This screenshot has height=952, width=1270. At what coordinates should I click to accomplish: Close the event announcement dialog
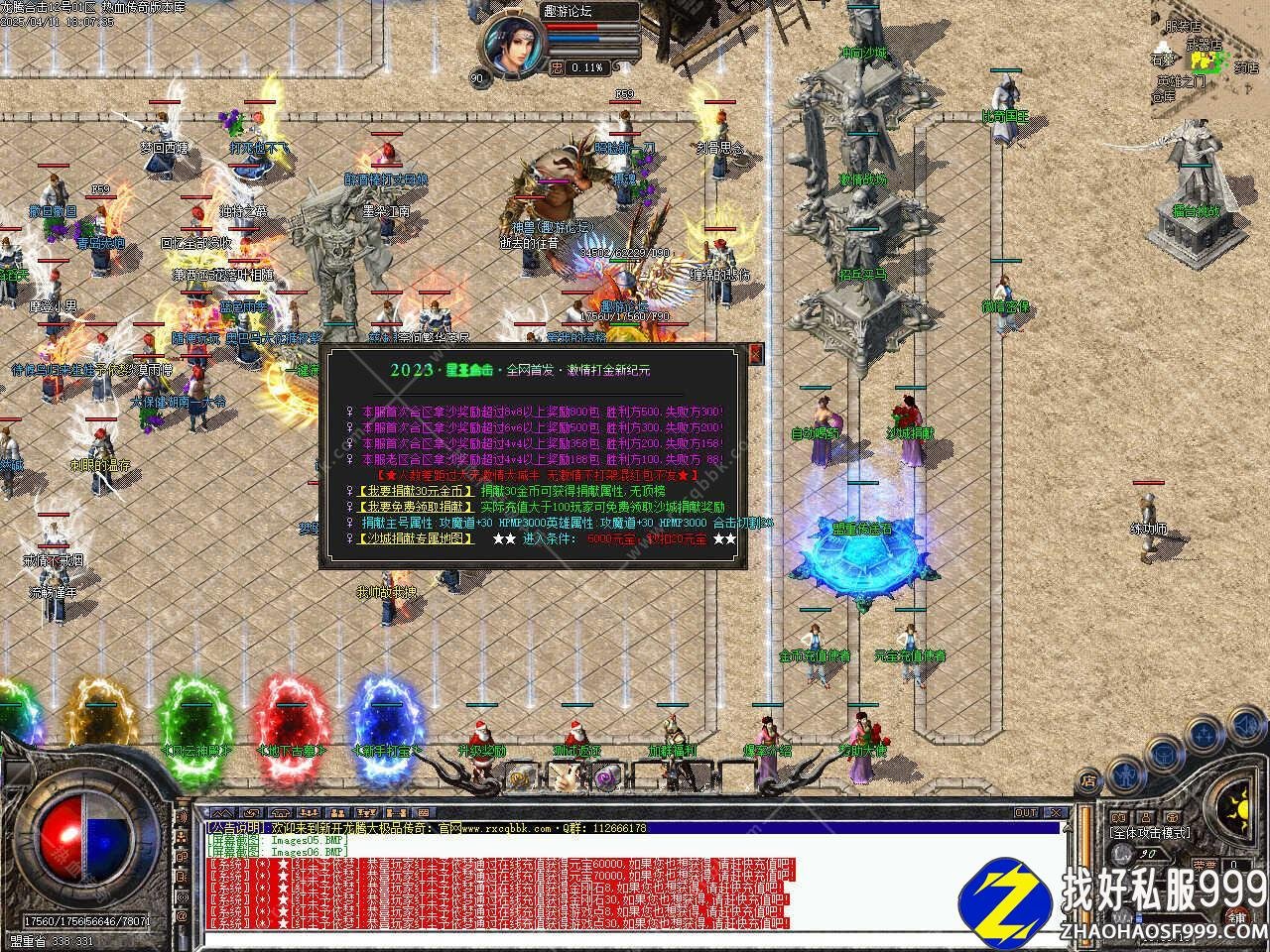point(756,354)
